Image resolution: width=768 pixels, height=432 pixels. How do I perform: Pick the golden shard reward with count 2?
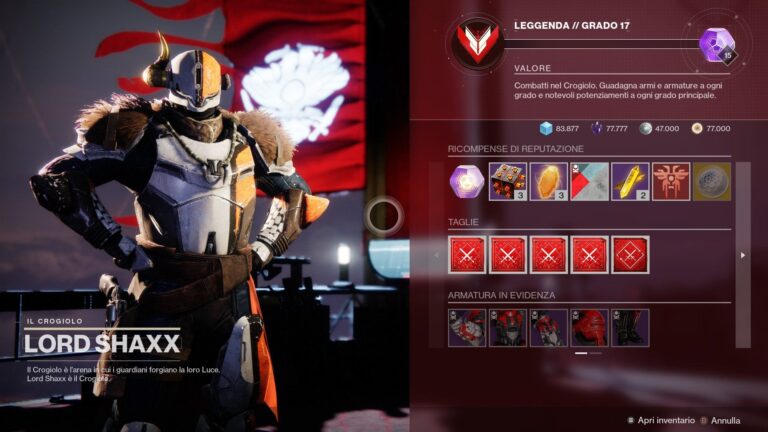pos(630,181)
